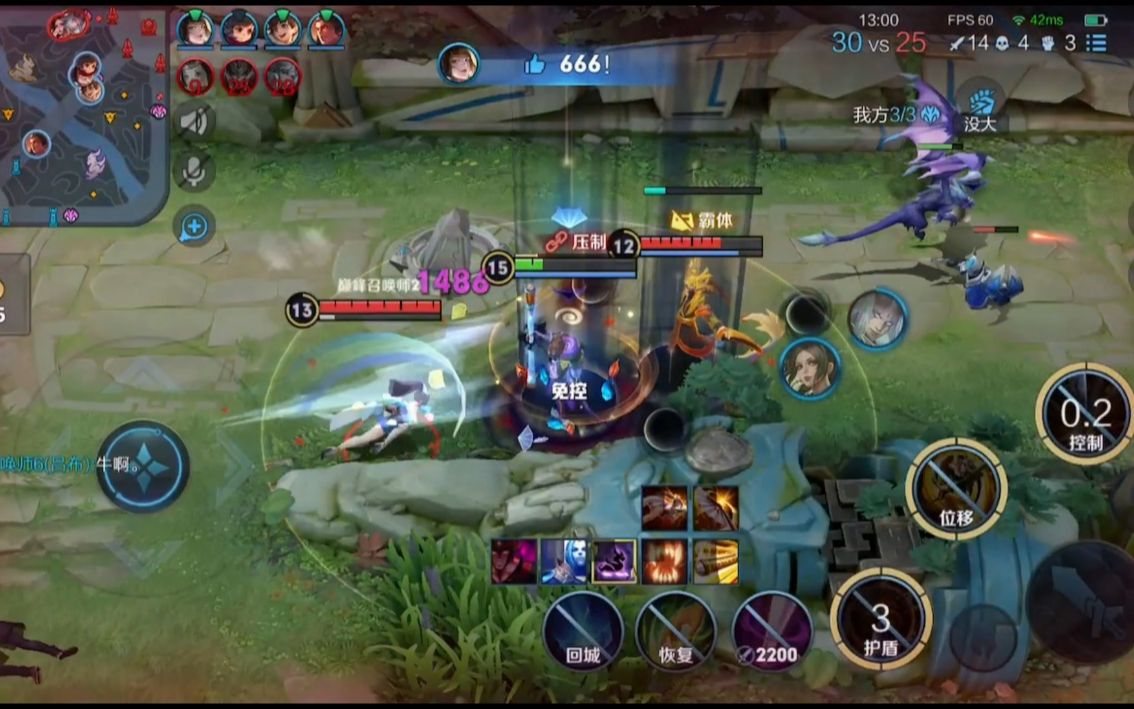The height and width of the screenshot is (709, 1134).
Task: Cast the 控制 control skill
Action: coord(1085,414)
